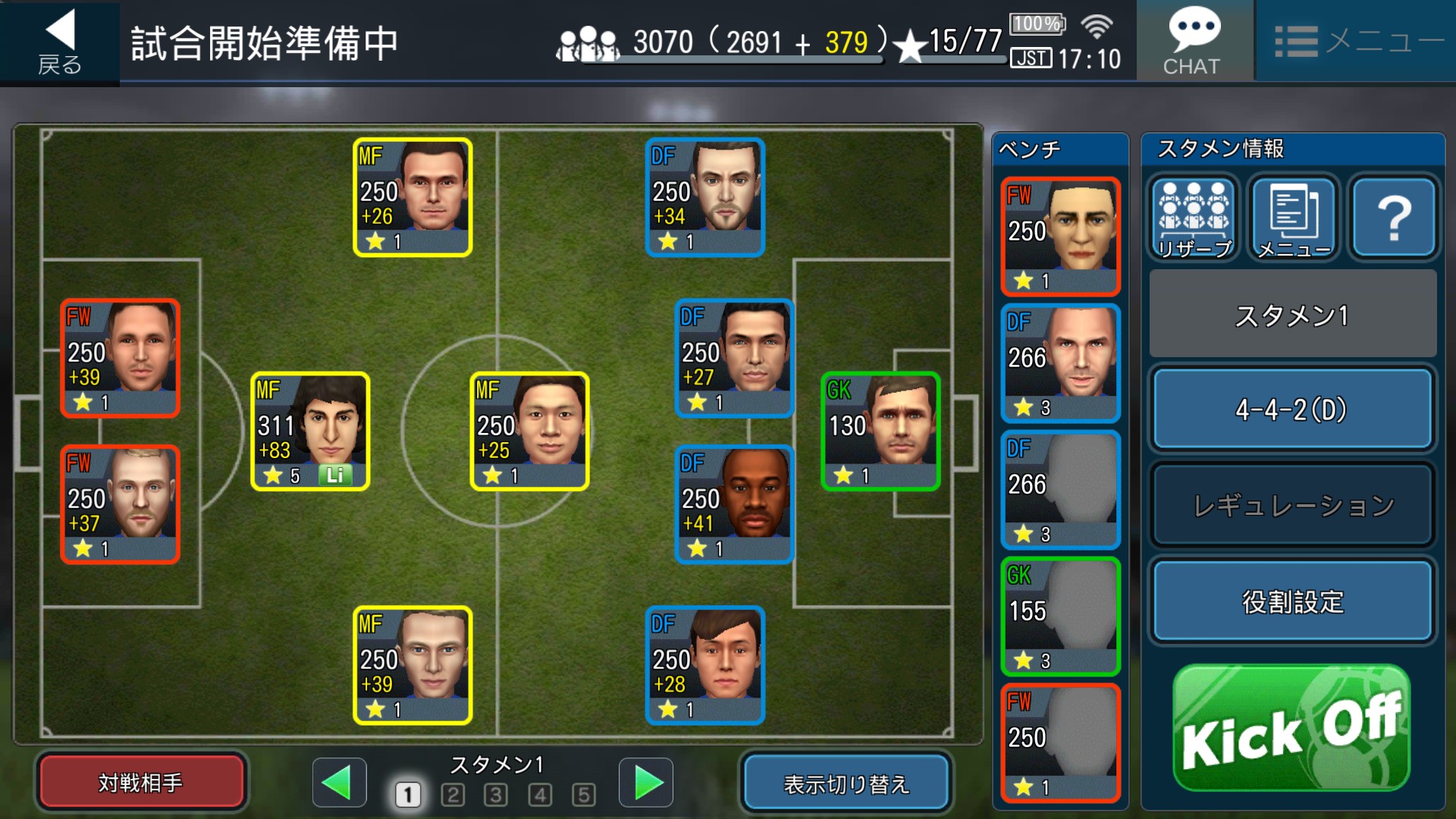Select lineup slot number 3

(496, 795)
